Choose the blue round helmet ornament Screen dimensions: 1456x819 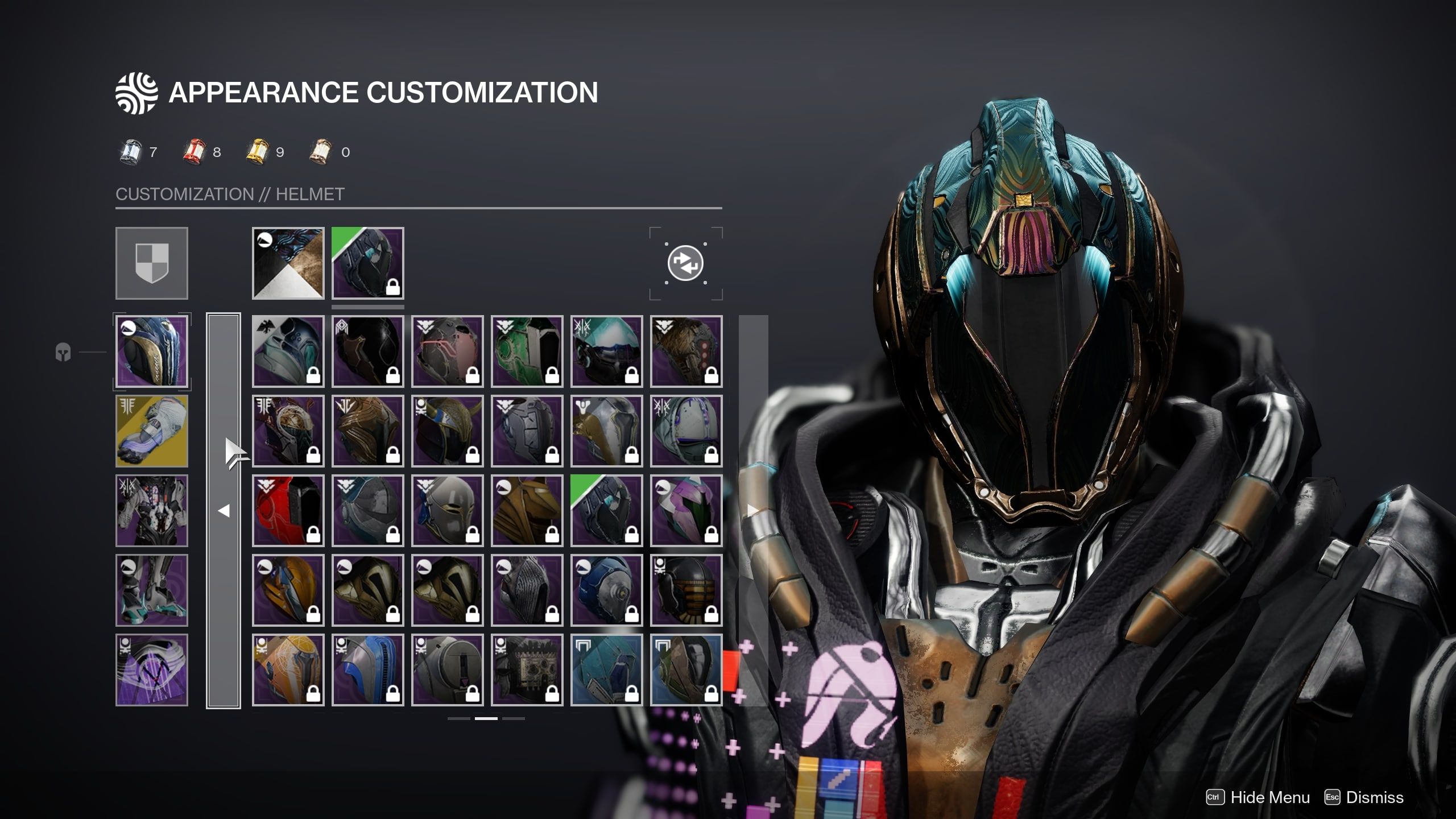tap(607, 590)
